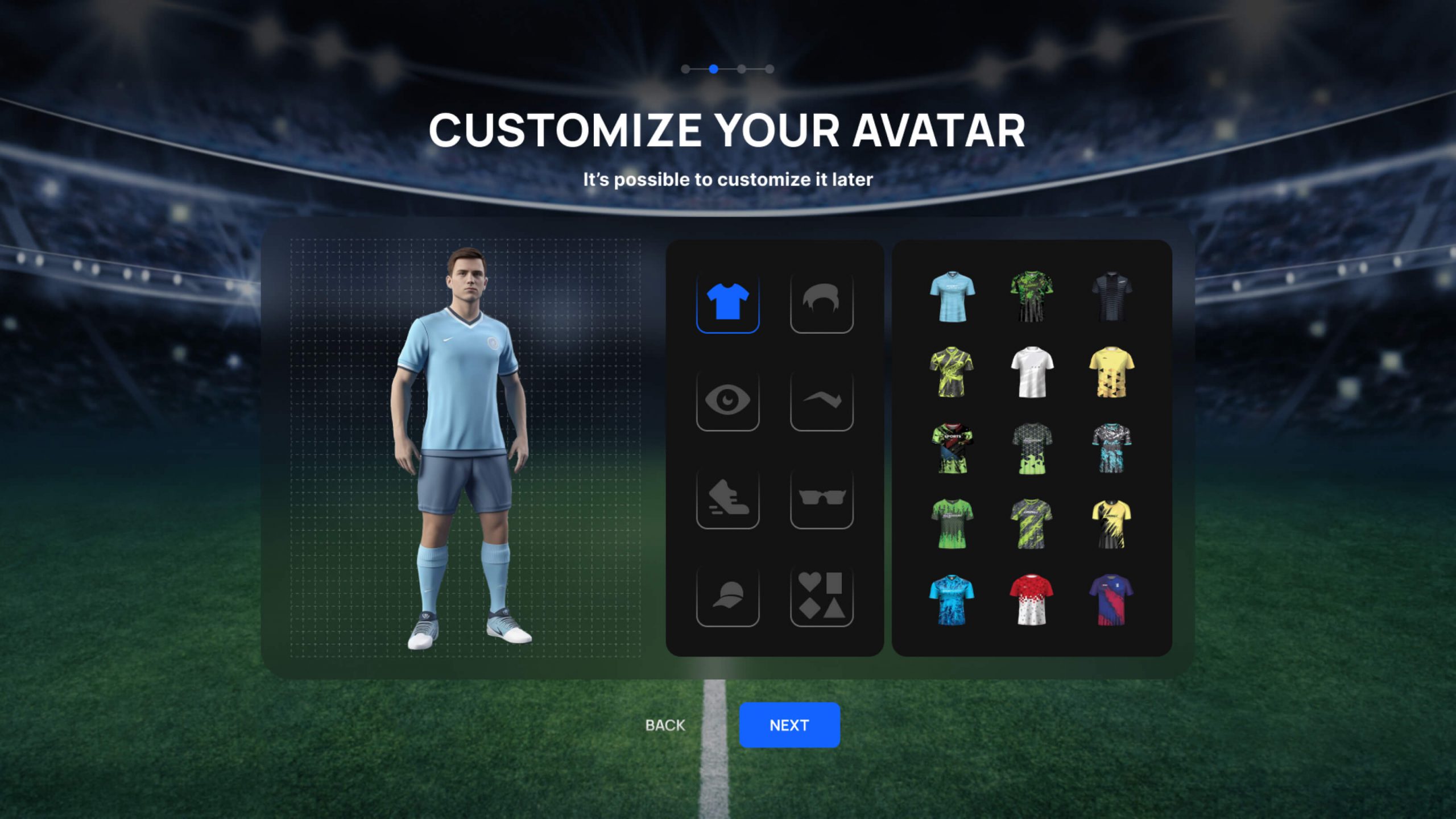This screenshot has height=819, width=1456.
Task: Pick the grey jersey with lime slashes
Action: tap(1032, 524)
